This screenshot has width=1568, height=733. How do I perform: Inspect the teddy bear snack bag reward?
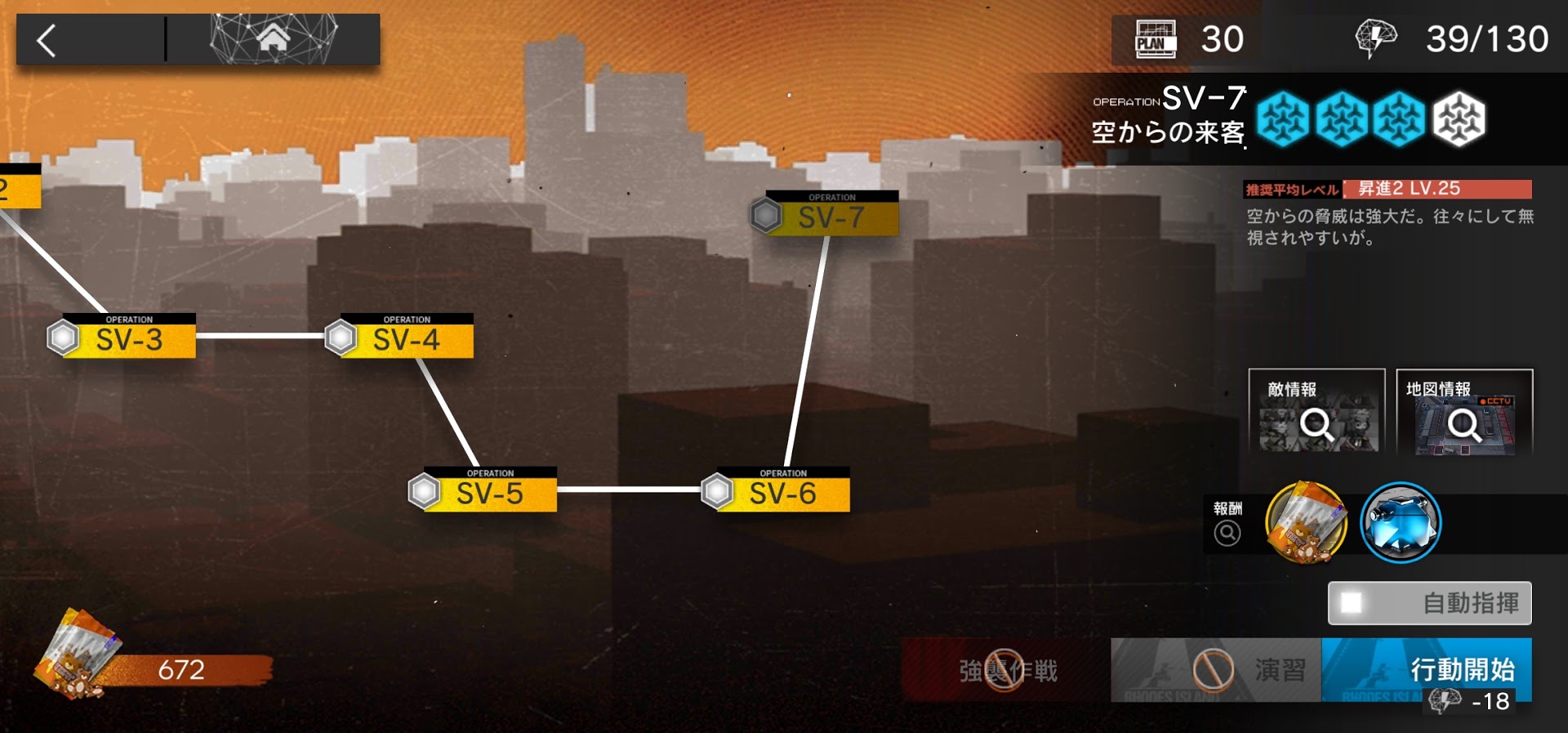click(x=1305, y=523)
